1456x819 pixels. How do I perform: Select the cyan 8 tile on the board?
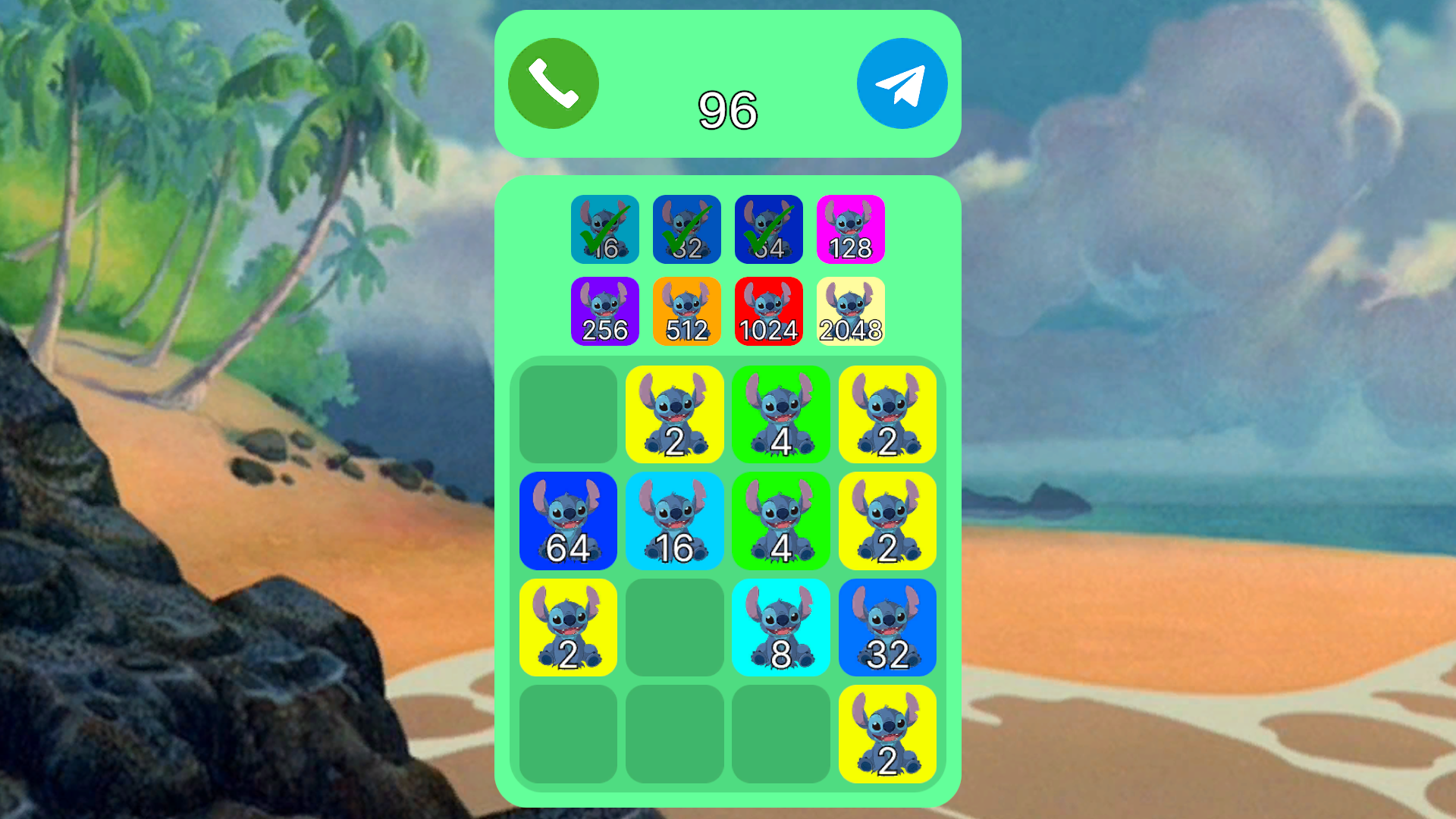coord(781,629)
